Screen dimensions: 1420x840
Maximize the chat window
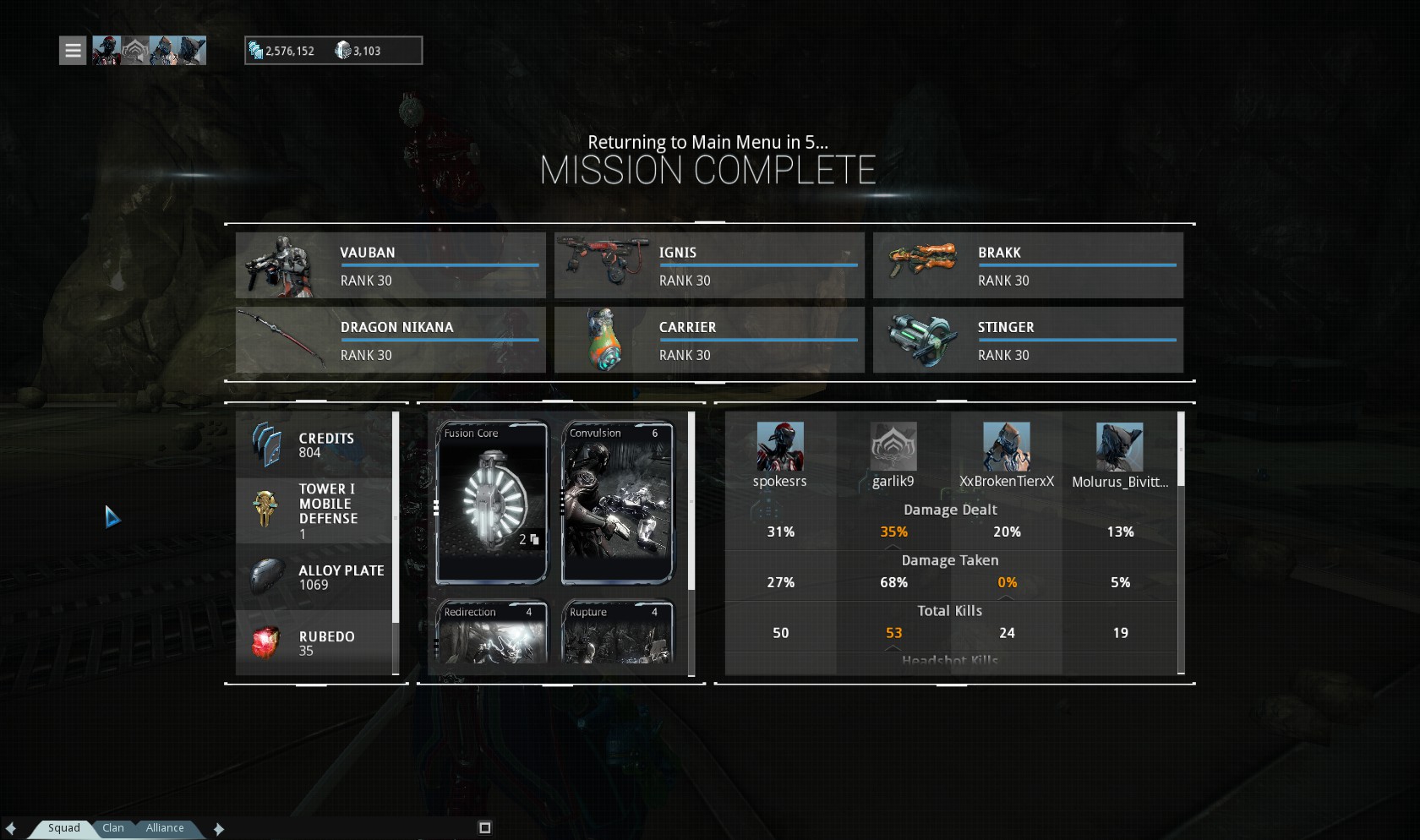(484, 827)
